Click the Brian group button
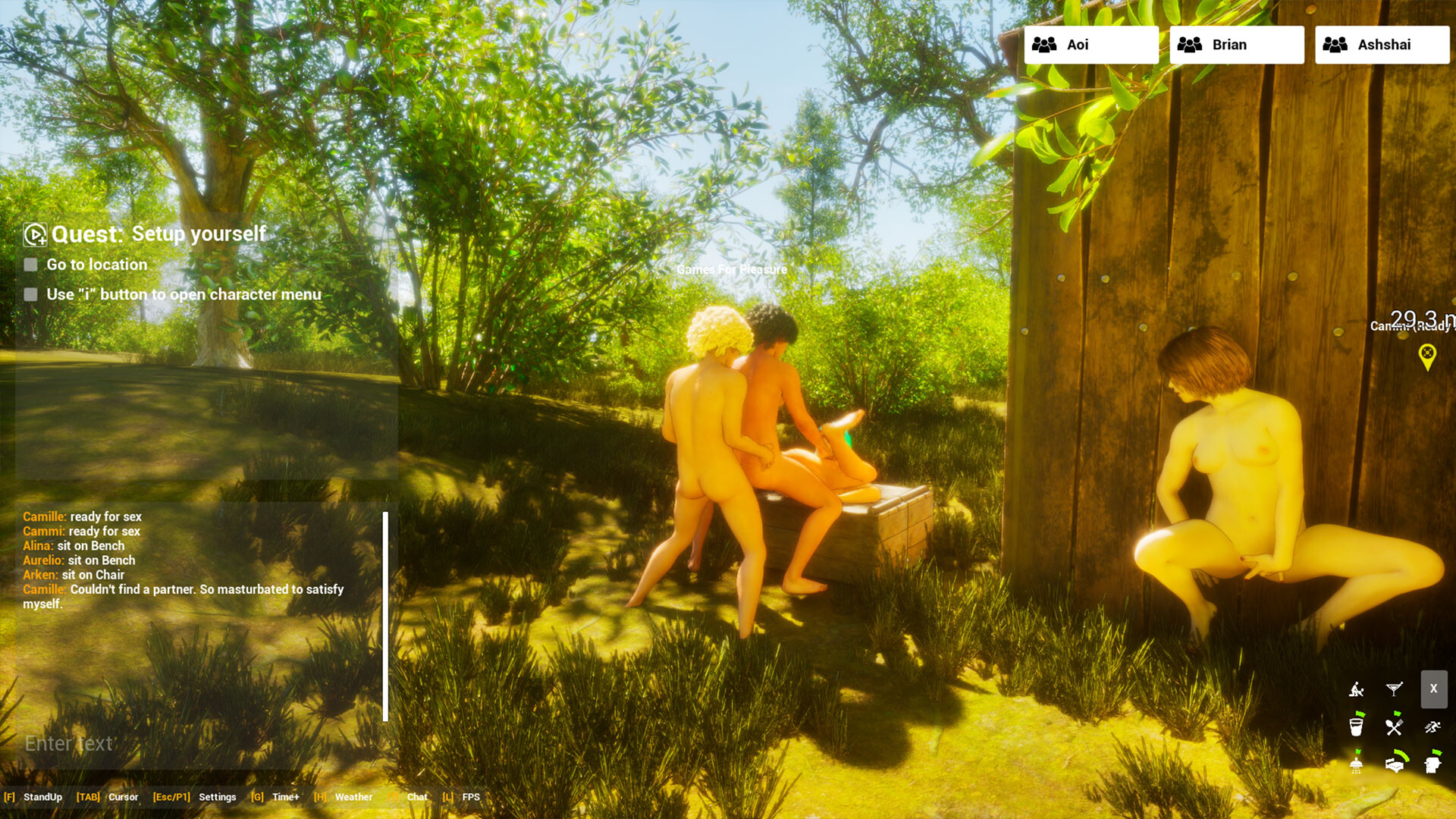 click(x=1236, y=44)
